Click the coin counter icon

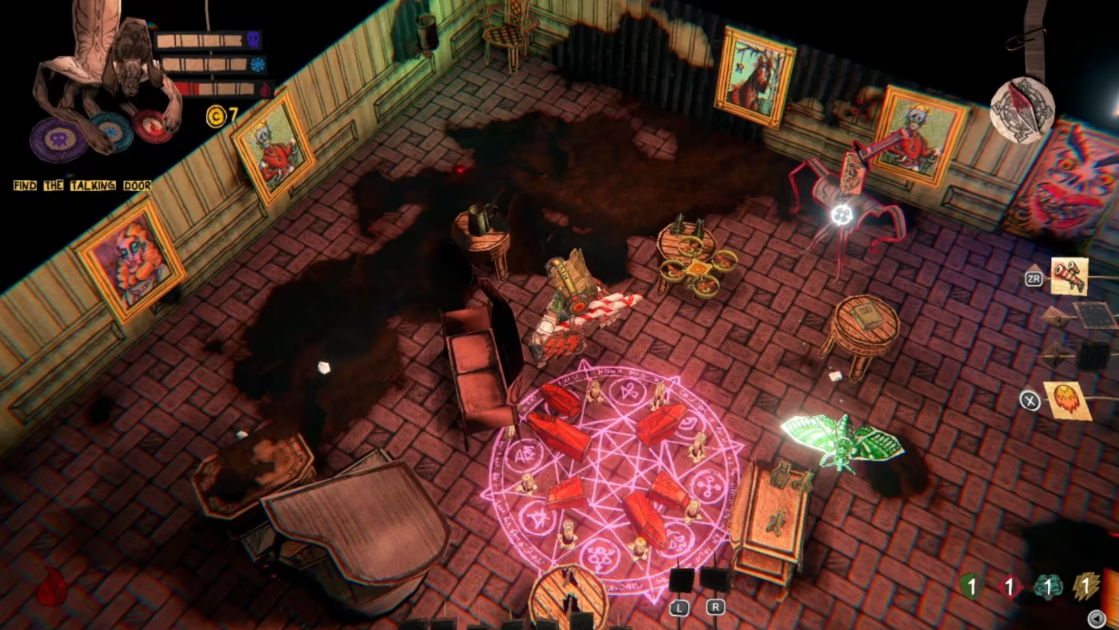216,117
